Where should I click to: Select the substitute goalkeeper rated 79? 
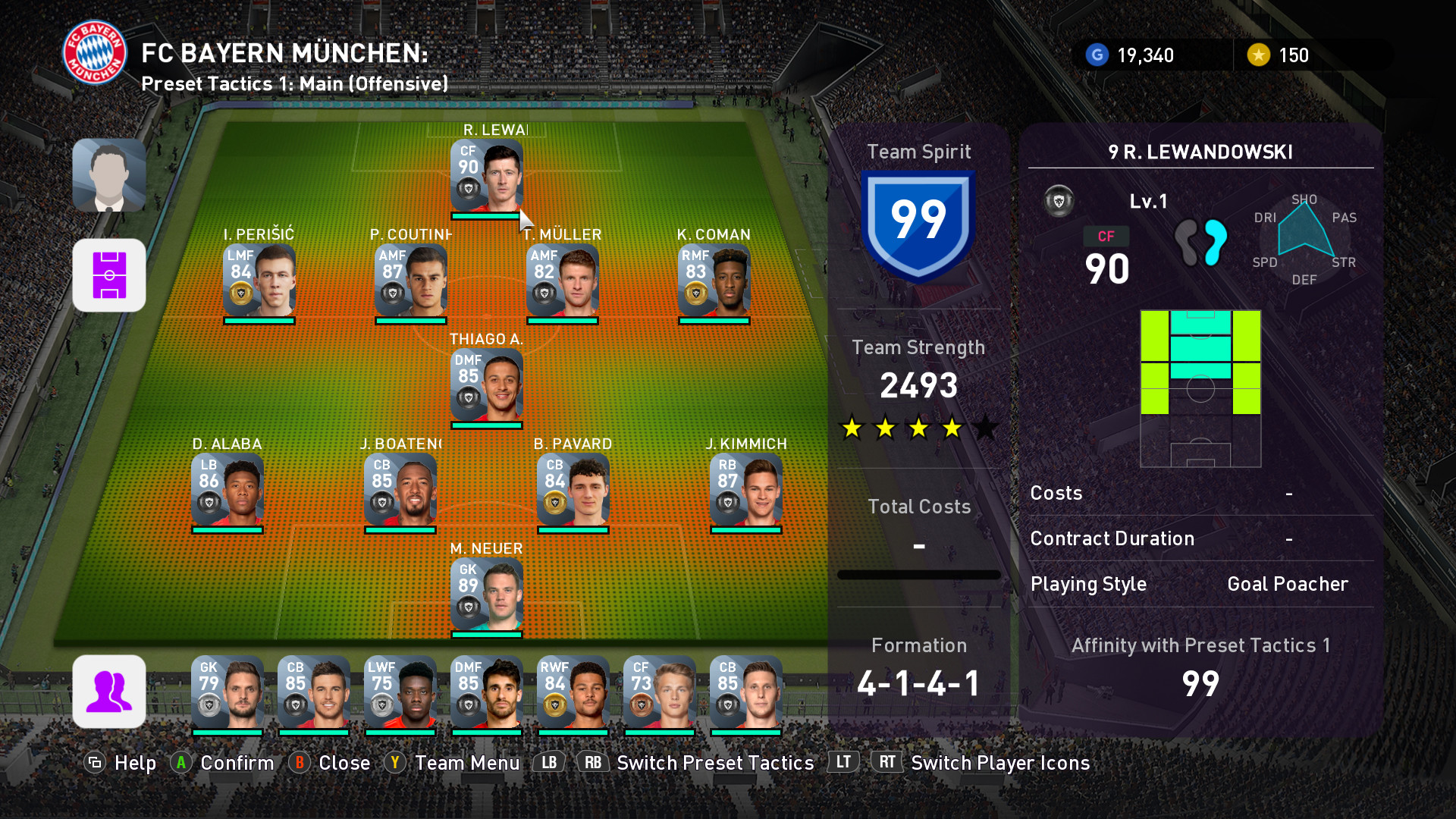tap(227, 692)
